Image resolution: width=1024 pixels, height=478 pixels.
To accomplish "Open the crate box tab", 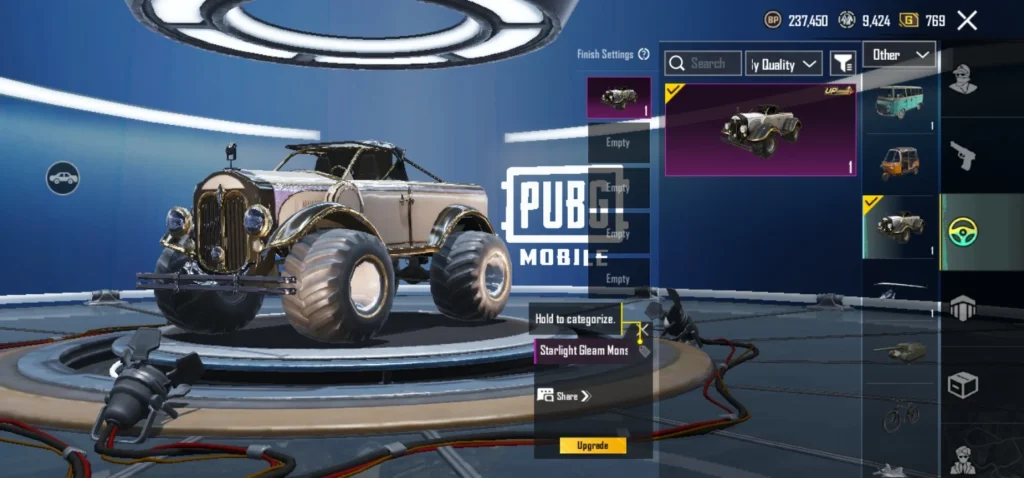I will point(963,384).
